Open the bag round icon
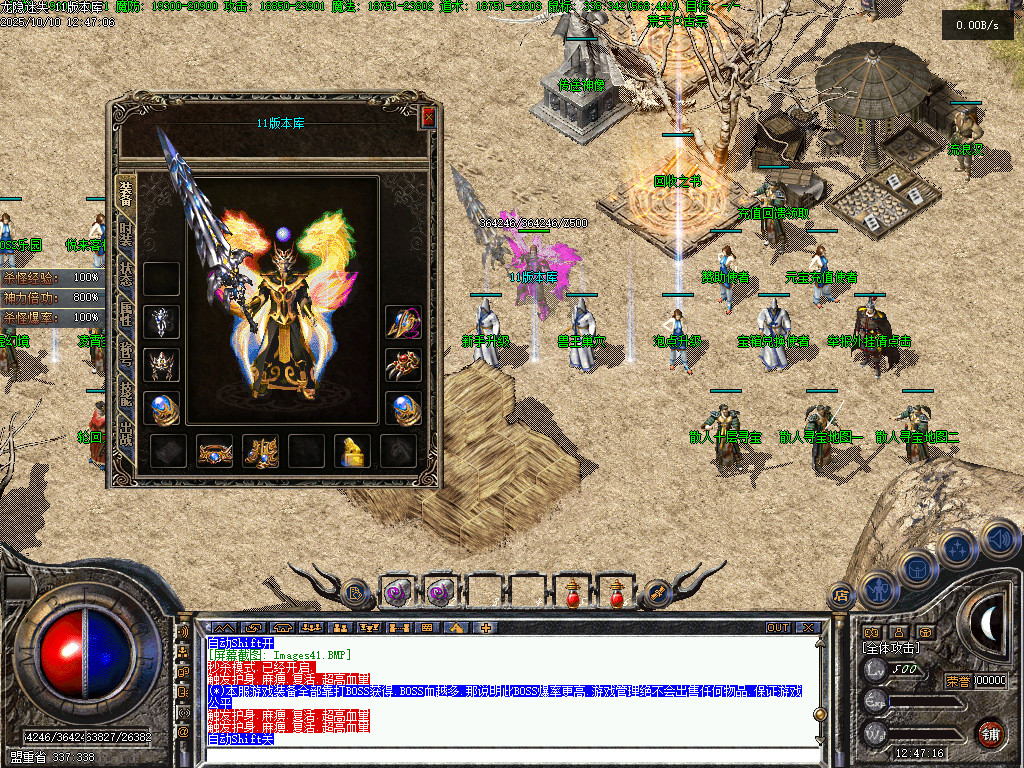The width and height of the screenshot is (1024, 768). coord(917,568)
